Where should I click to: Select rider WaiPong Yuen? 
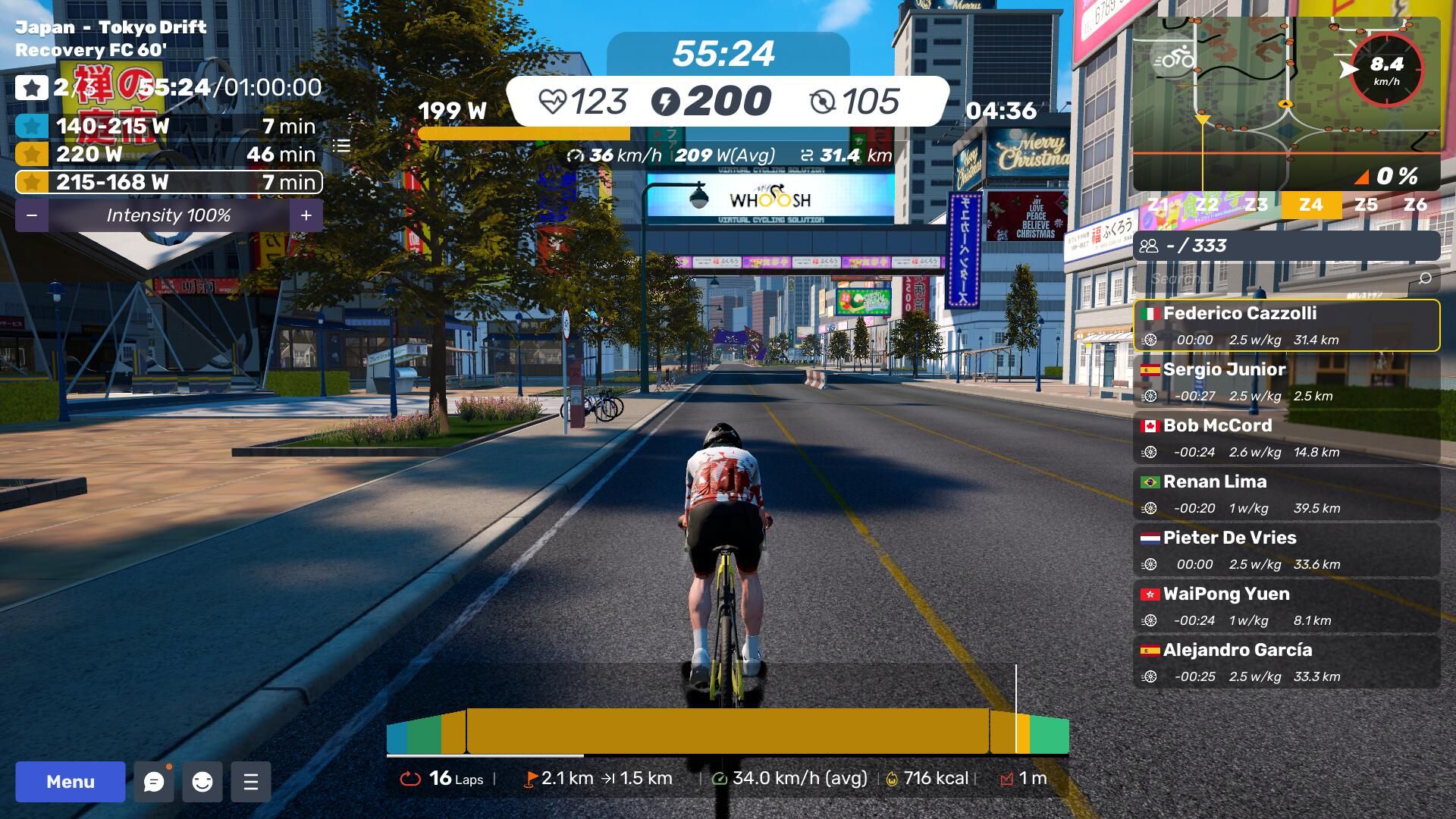(x=1286, y=606)
